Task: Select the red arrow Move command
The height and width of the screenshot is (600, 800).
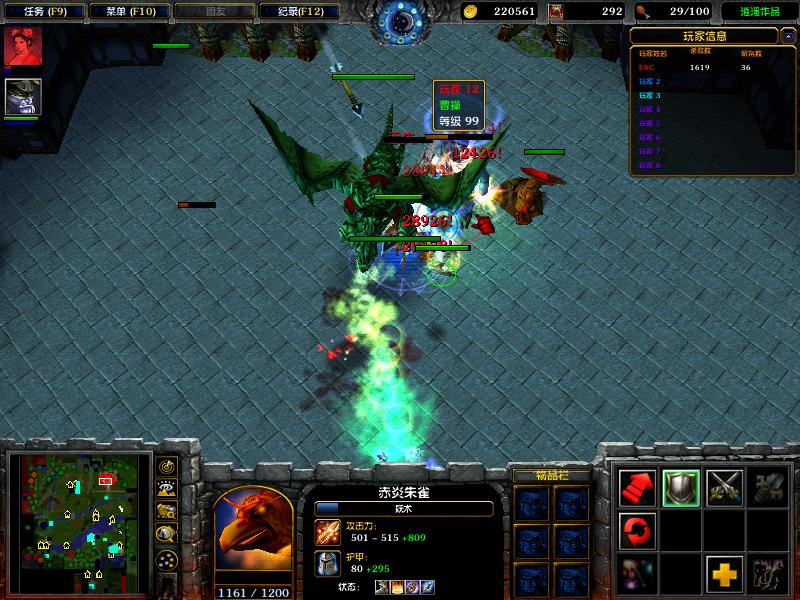Action: pos(638,487)
